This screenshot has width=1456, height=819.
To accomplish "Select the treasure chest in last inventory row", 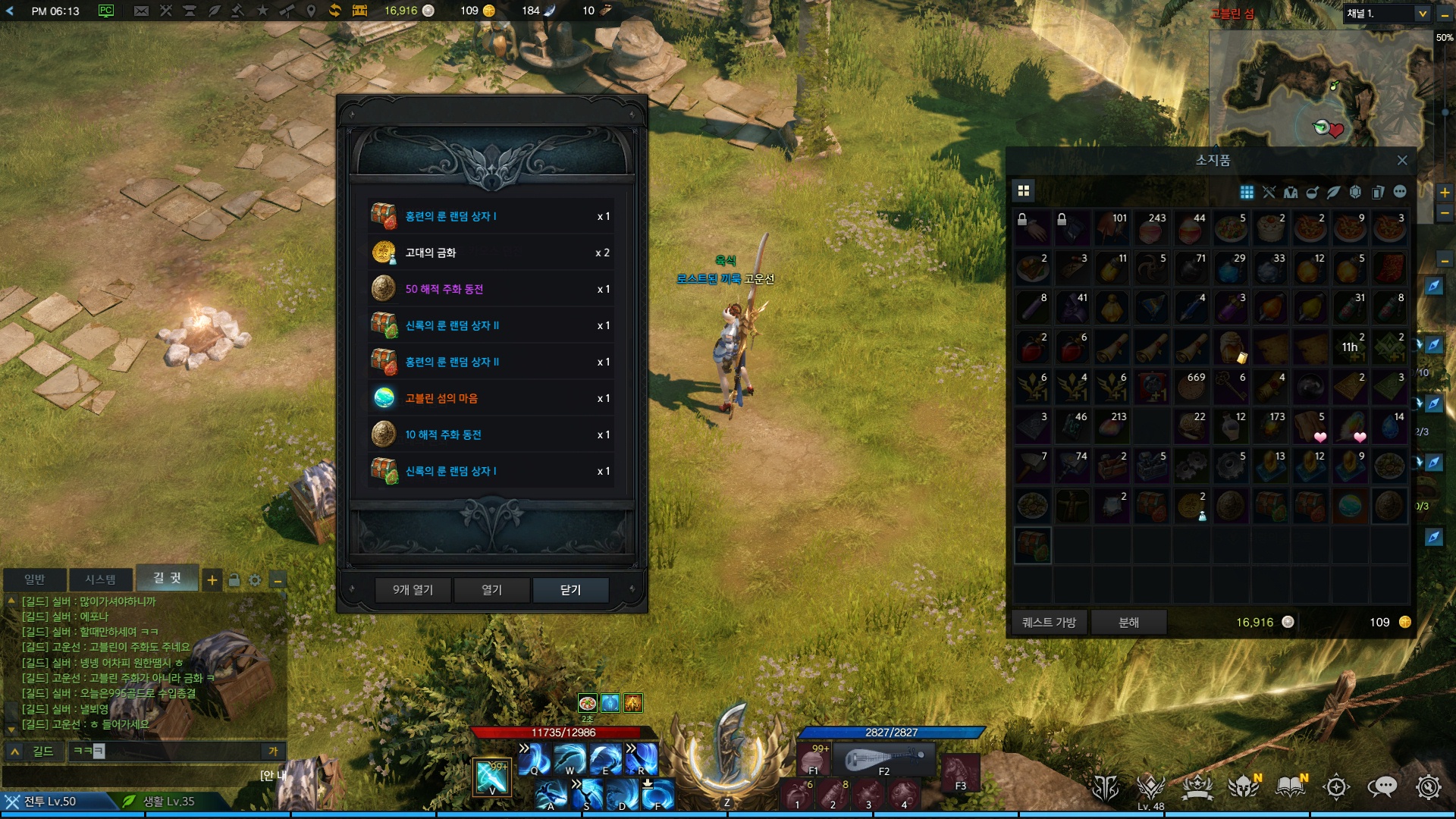I will point(1033,545).
